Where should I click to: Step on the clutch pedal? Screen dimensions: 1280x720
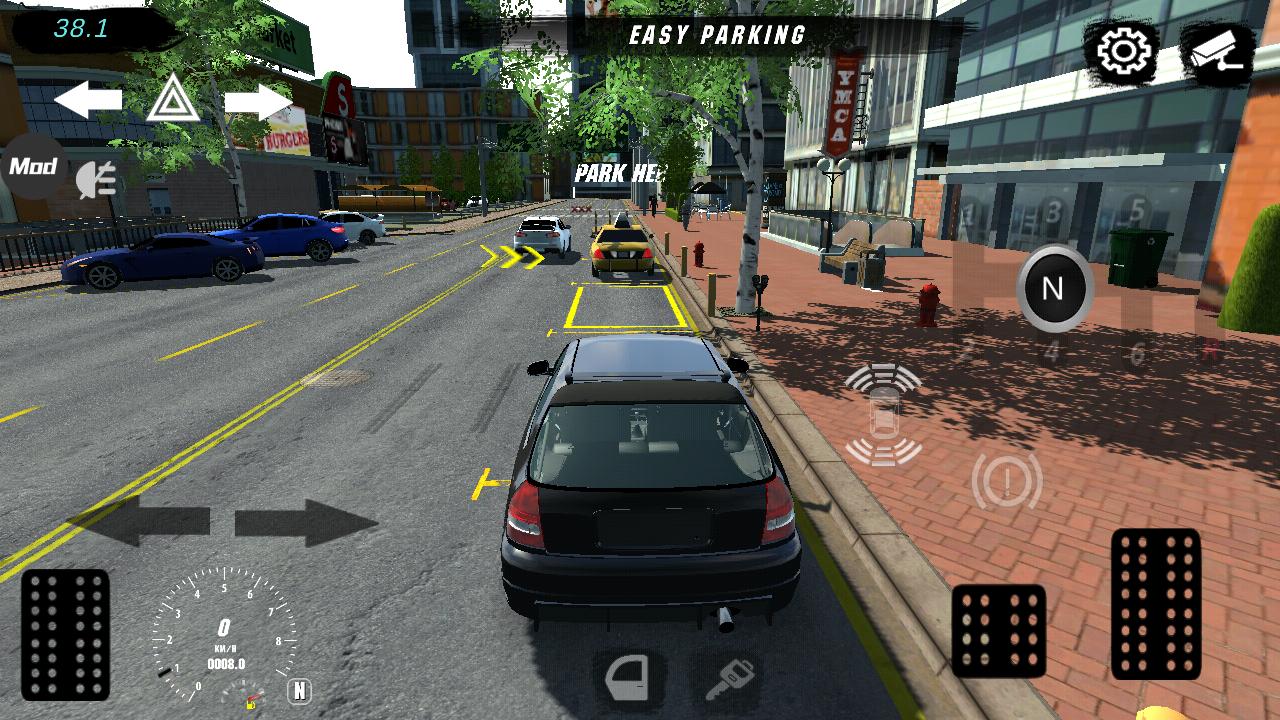(x=65, y=634)
